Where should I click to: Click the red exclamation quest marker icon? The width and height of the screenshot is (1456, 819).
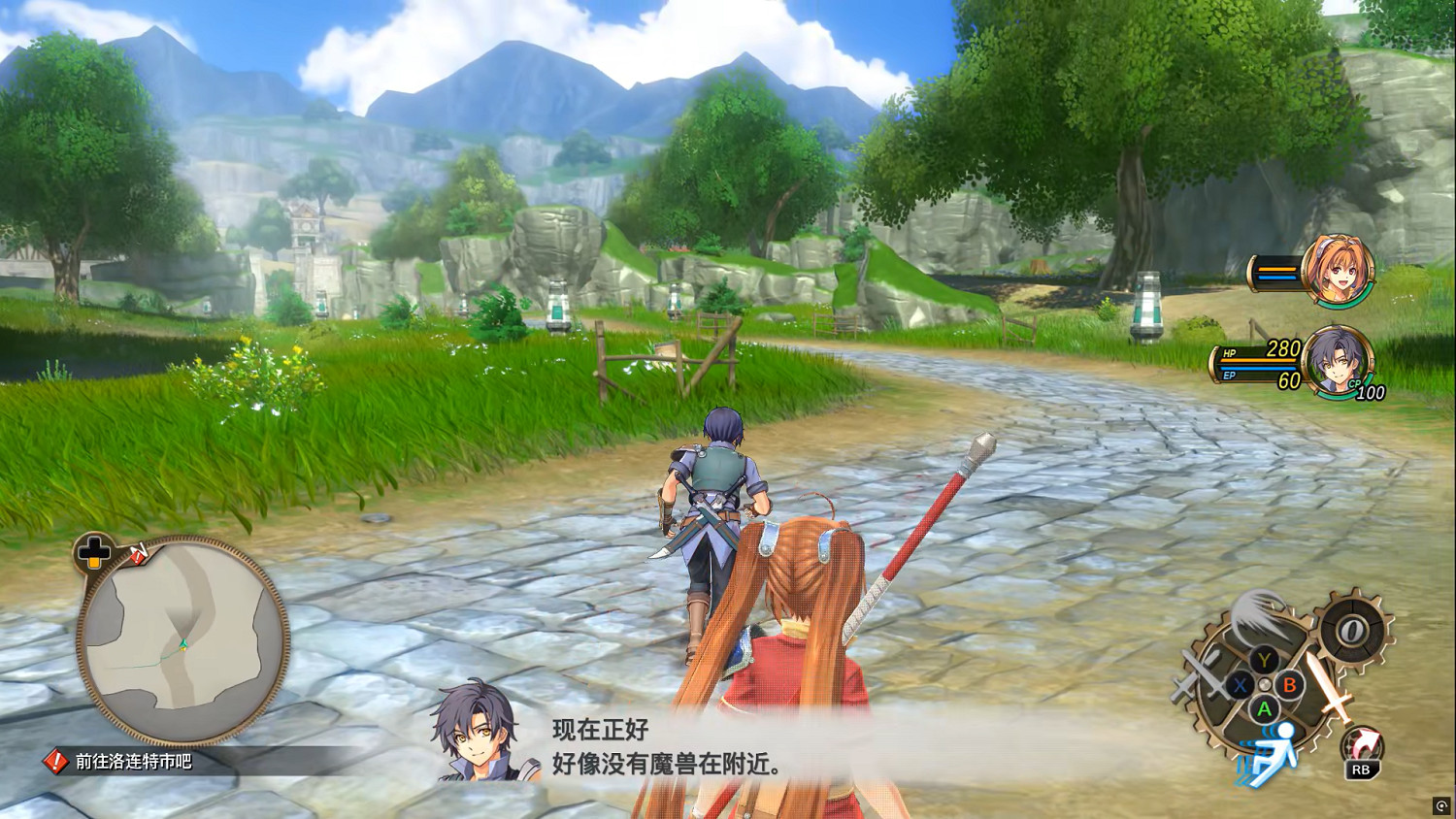(x=55, y=762)
